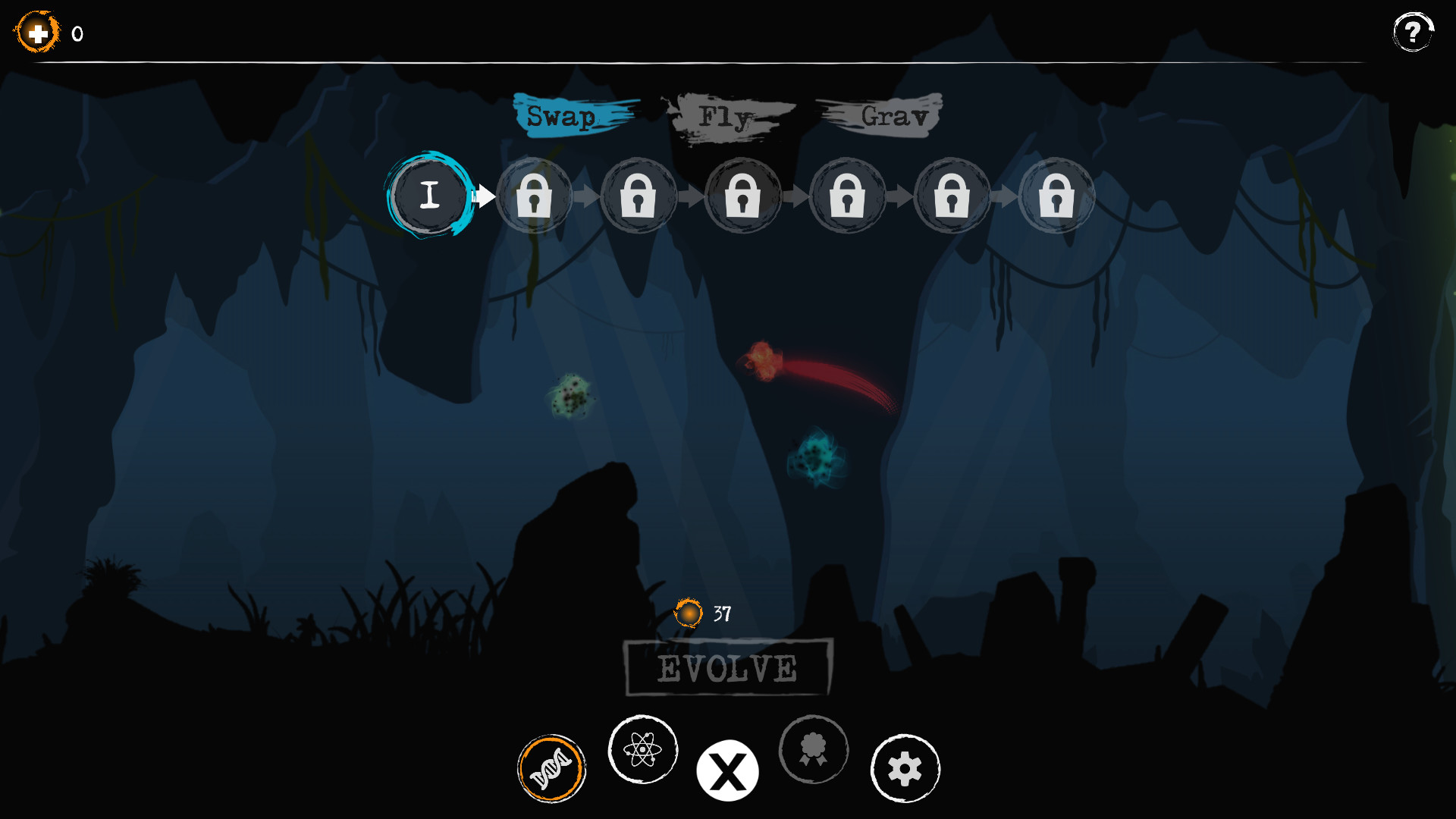Select the stage I evolution node
This screenshot has width=1456, height=819.
pos(431,196)
